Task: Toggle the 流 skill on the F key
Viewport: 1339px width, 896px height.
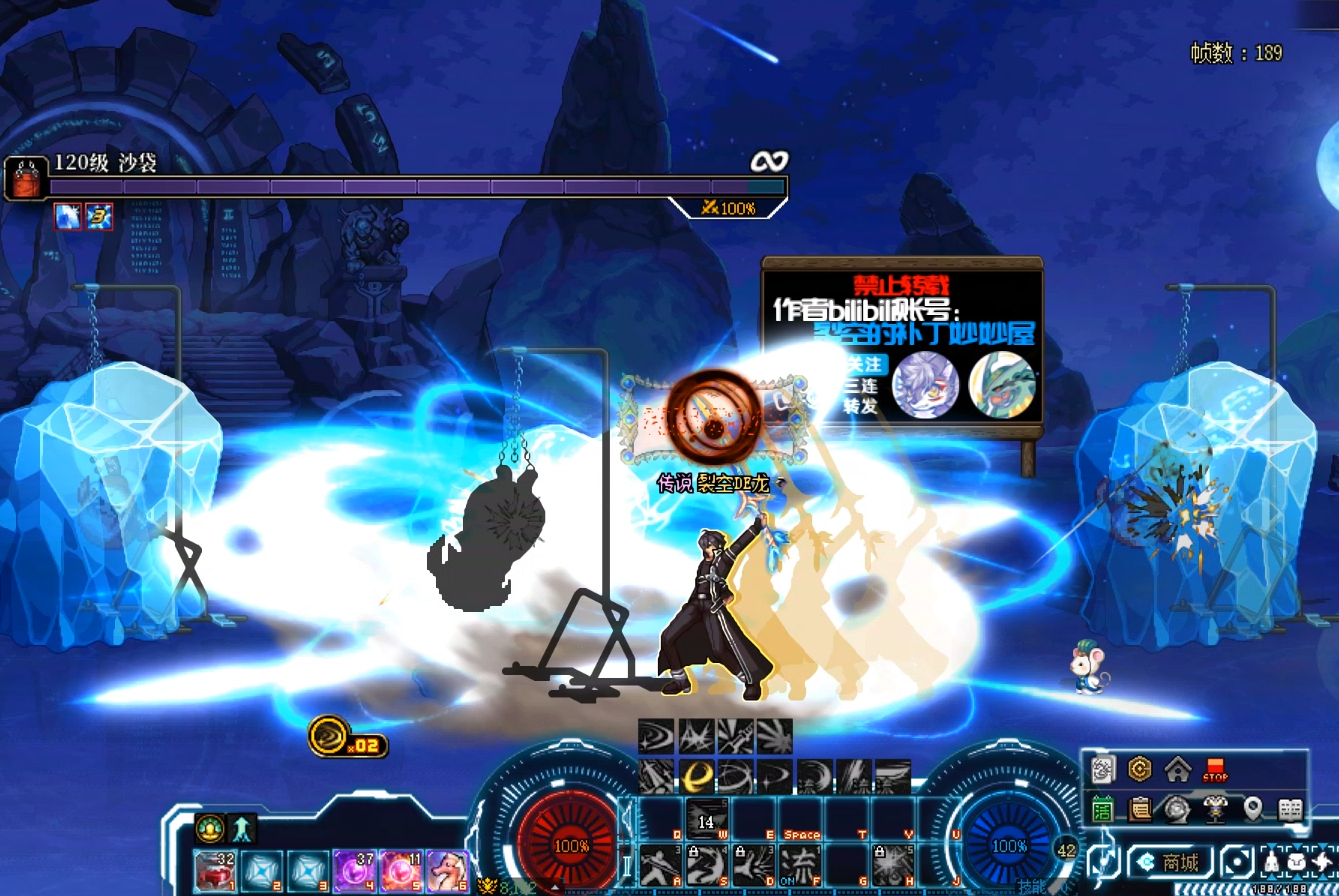Action: [799, 863]
